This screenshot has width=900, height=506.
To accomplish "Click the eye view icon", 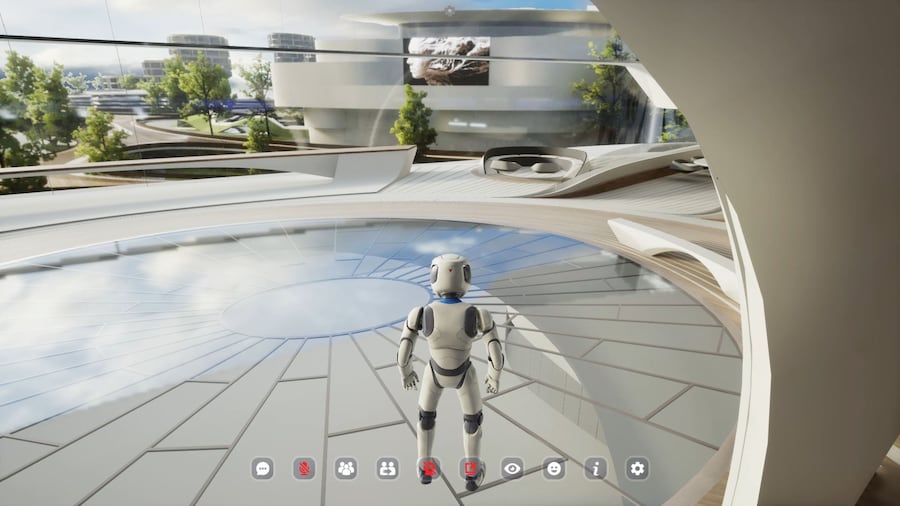I will (512, 467).
